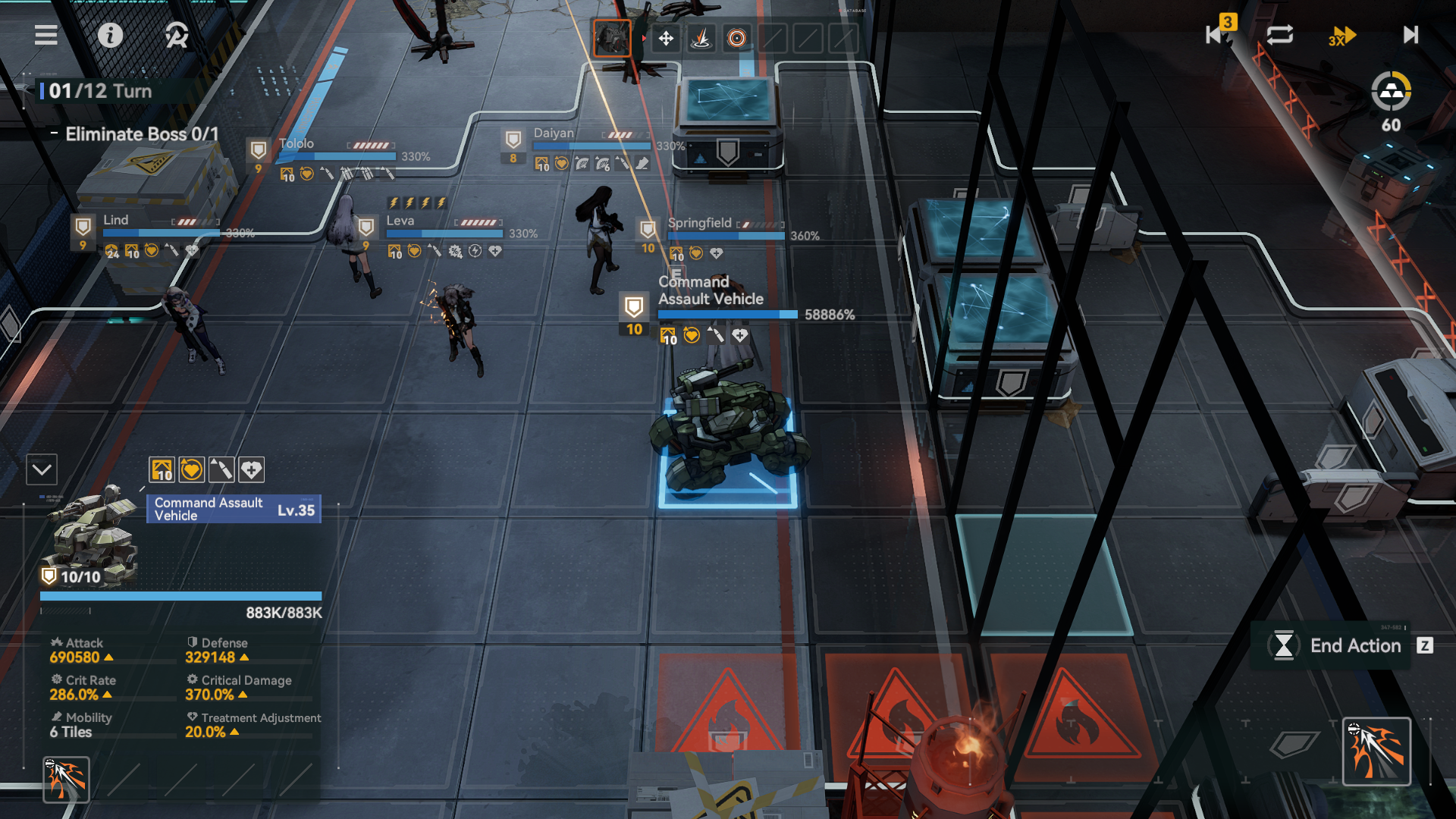1456x819 pixels.
Task: Select the ground strike attack icon
Action: click(x=701, y=38)
